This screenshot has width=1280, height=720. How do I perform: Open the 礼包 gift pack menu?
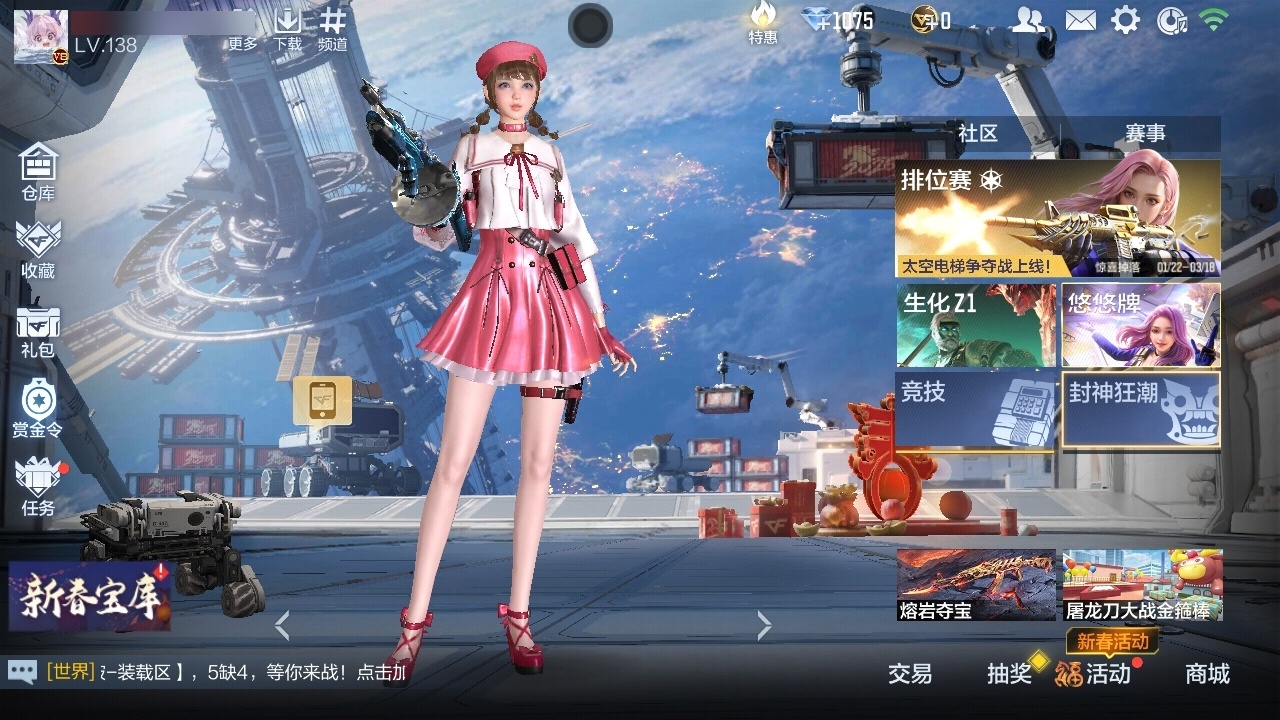pos(38,331)
